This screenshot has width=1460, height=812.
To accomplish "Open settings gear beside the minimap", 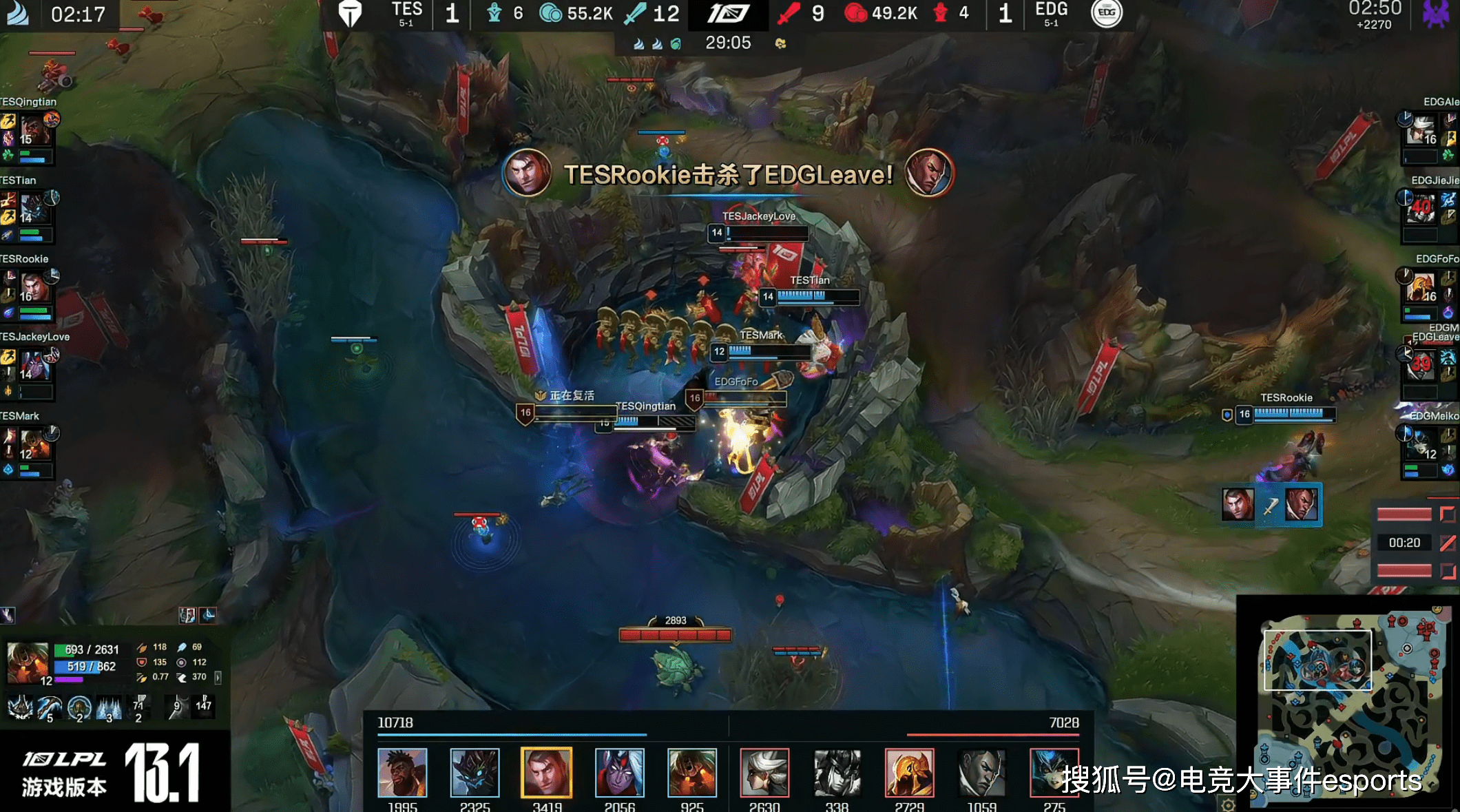I will pyautogui.click(x=1227, y=804).
